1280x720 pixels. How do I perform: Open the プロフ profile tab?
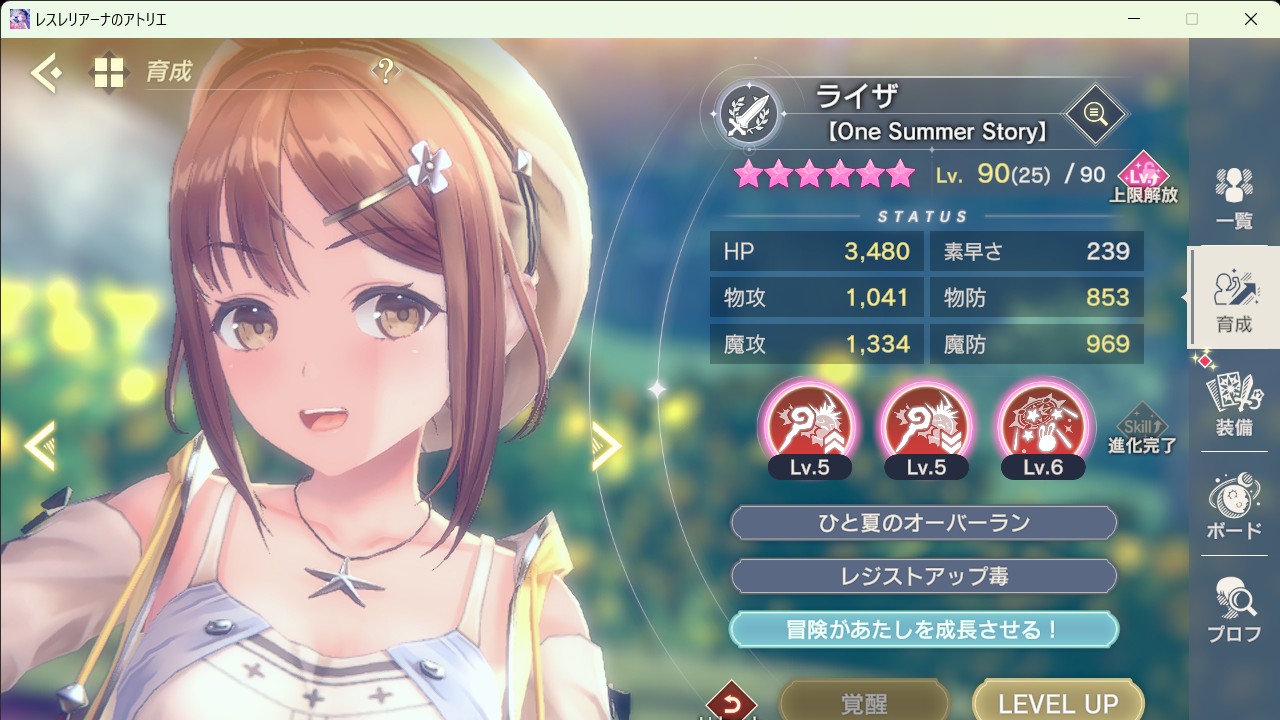pos(1234,610)
